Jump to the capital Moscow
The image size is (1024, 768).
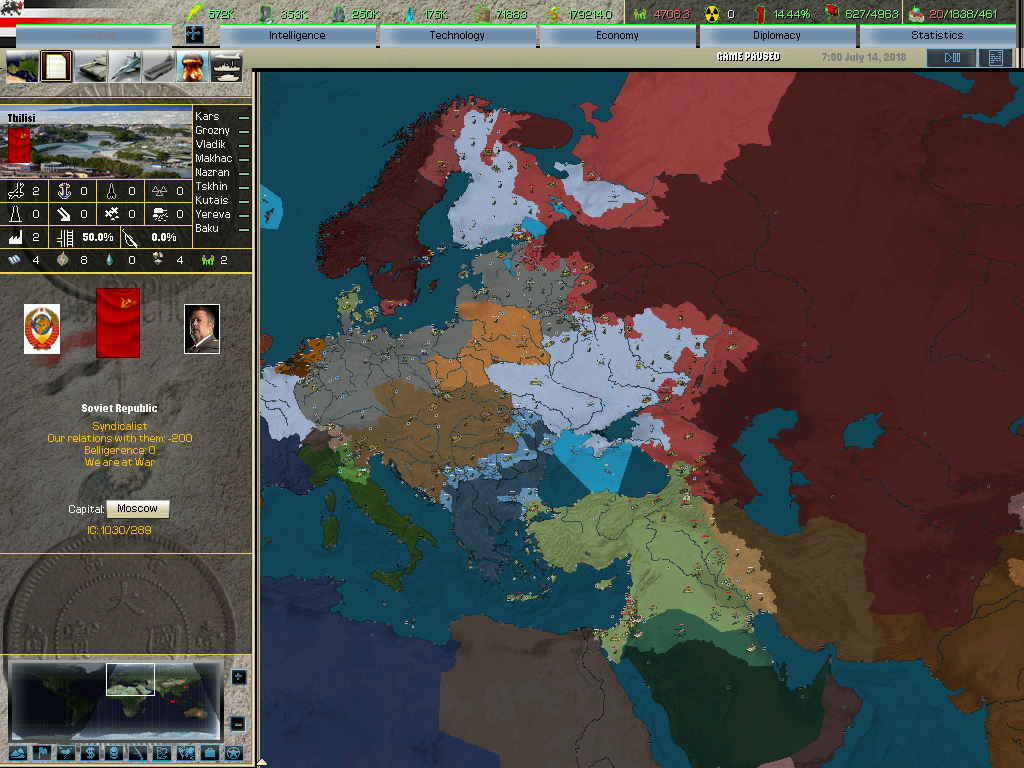pos(137,509)
